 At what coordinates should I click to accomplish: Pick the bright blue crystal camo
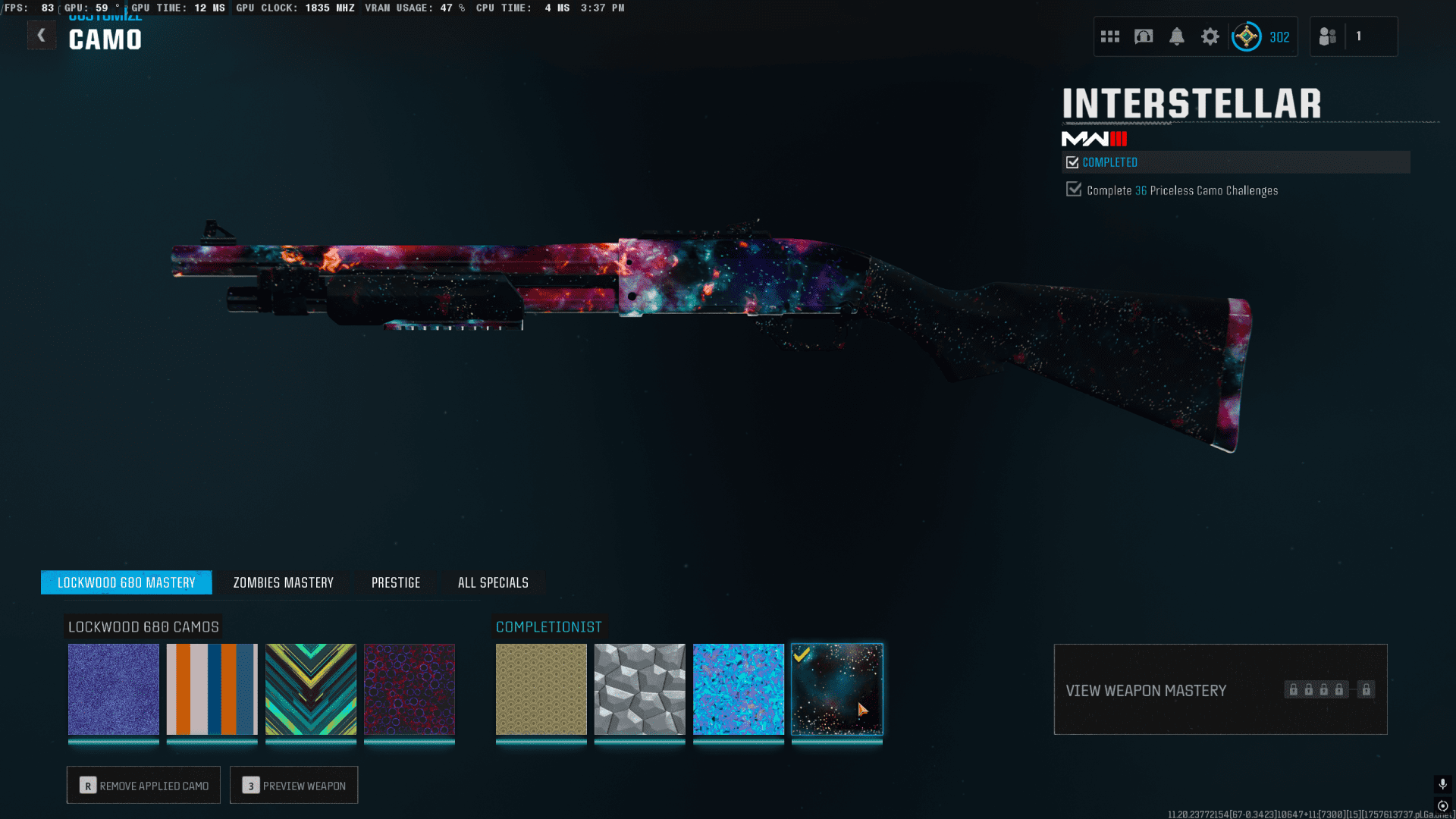[x=739, y=689]
